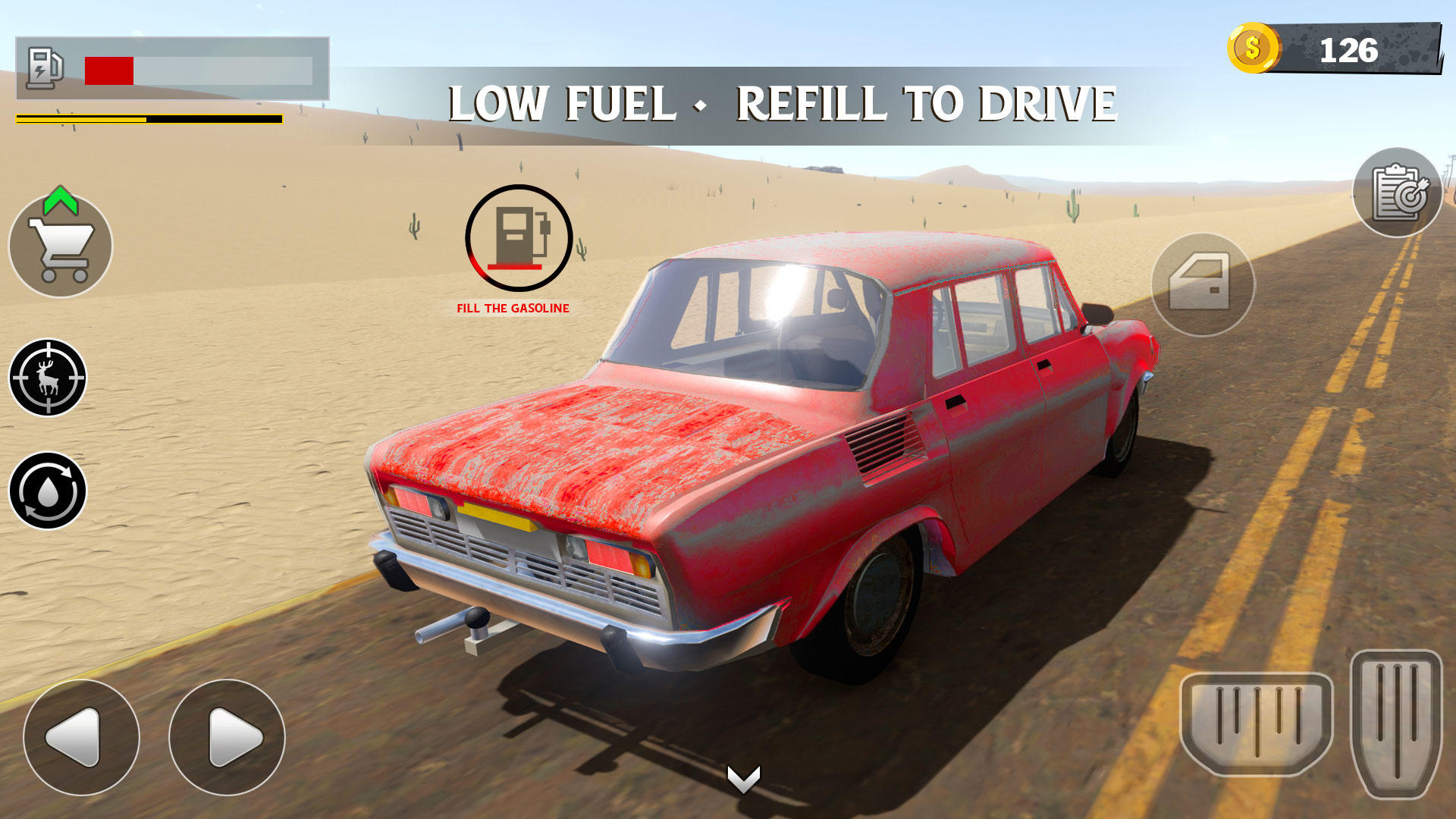The width and height of the screenshot is (1456, 819).
Task: Toggle the green upgrade arrow above the cart
Action: pyautogui.click(x=59, y=199)
